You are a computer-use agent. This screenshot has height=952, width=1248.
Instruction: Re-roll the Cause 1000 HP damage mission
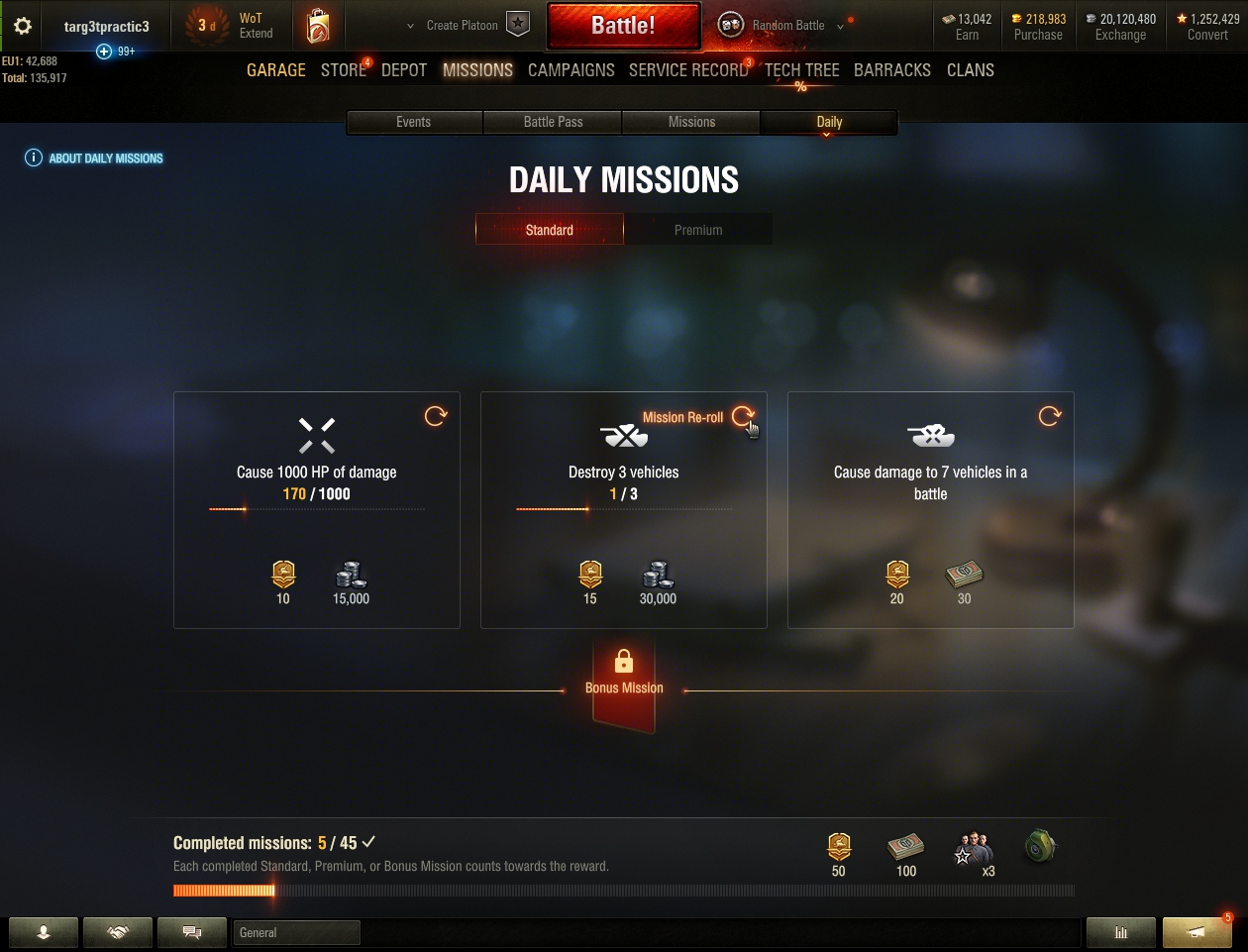tap(436, 416)
